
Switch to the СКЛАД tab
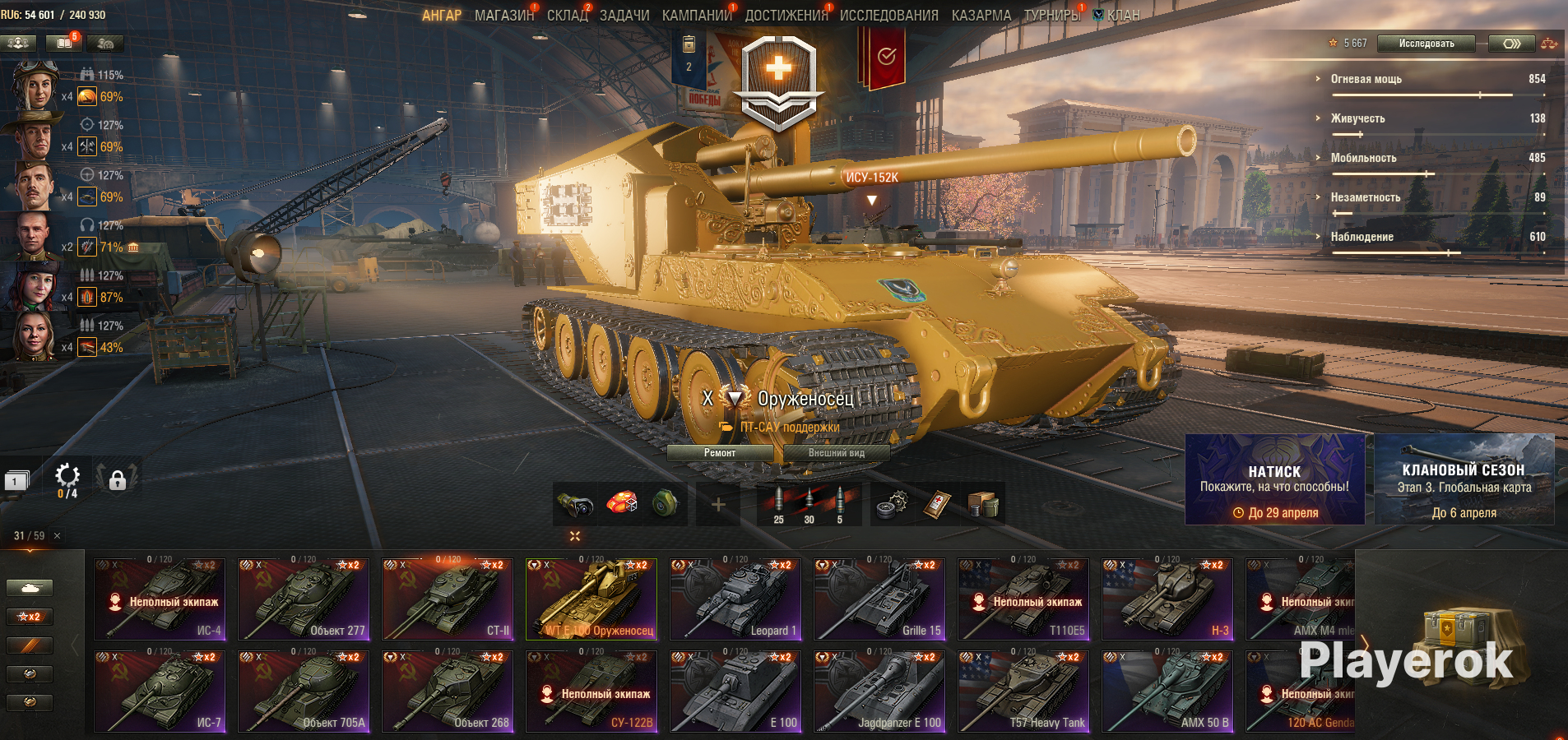coord(567,16)
